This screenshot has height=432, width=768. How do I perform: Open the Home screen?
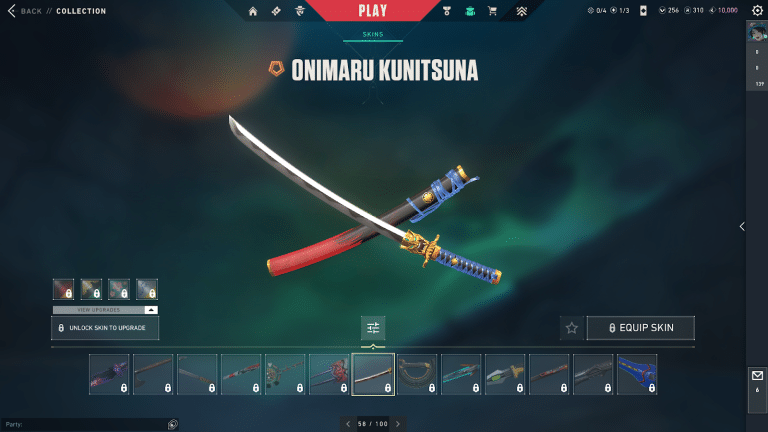tap(253, 12)
